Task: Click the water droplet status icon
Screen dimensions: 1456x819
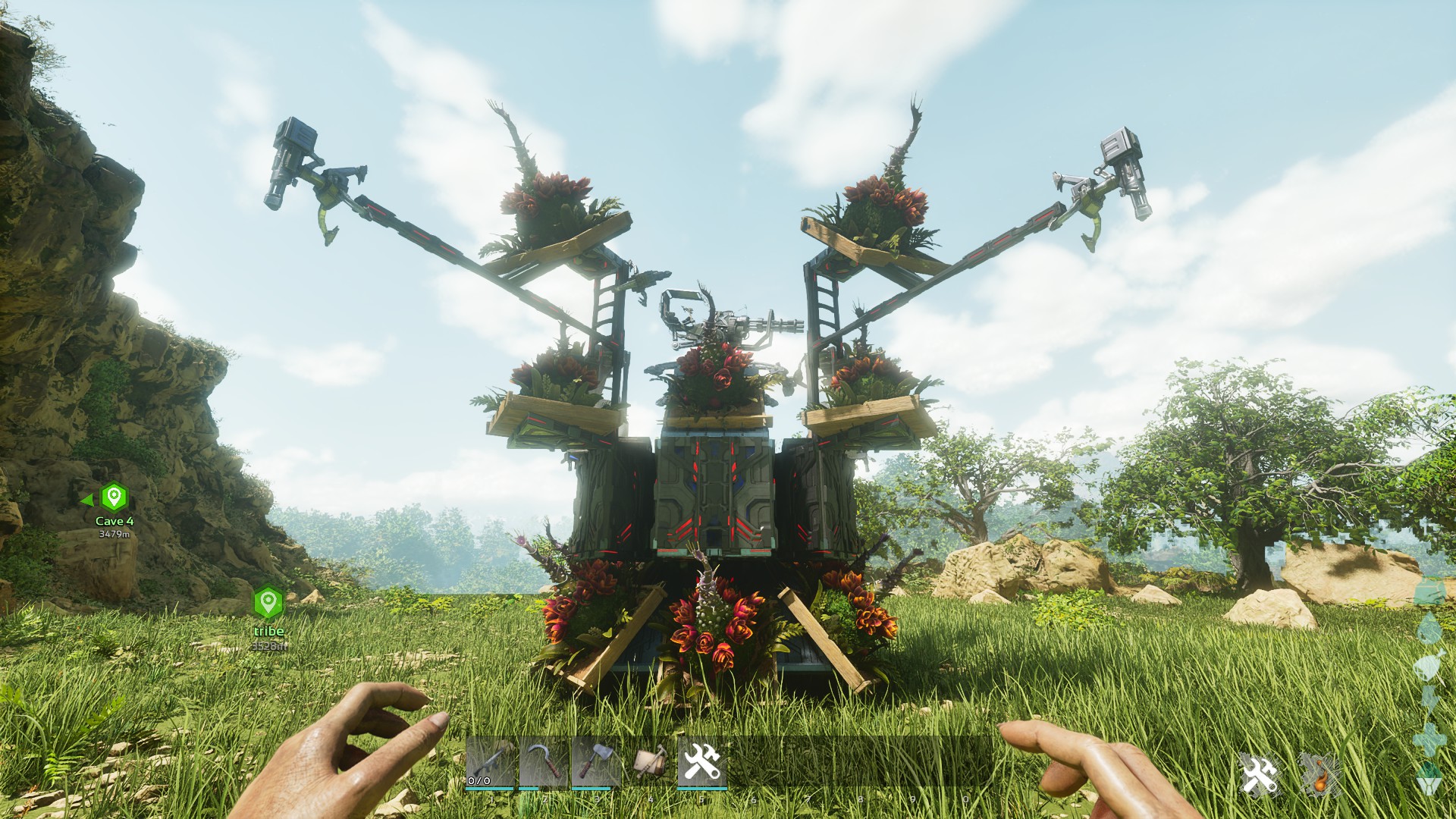Action: tap(1431, 628)
